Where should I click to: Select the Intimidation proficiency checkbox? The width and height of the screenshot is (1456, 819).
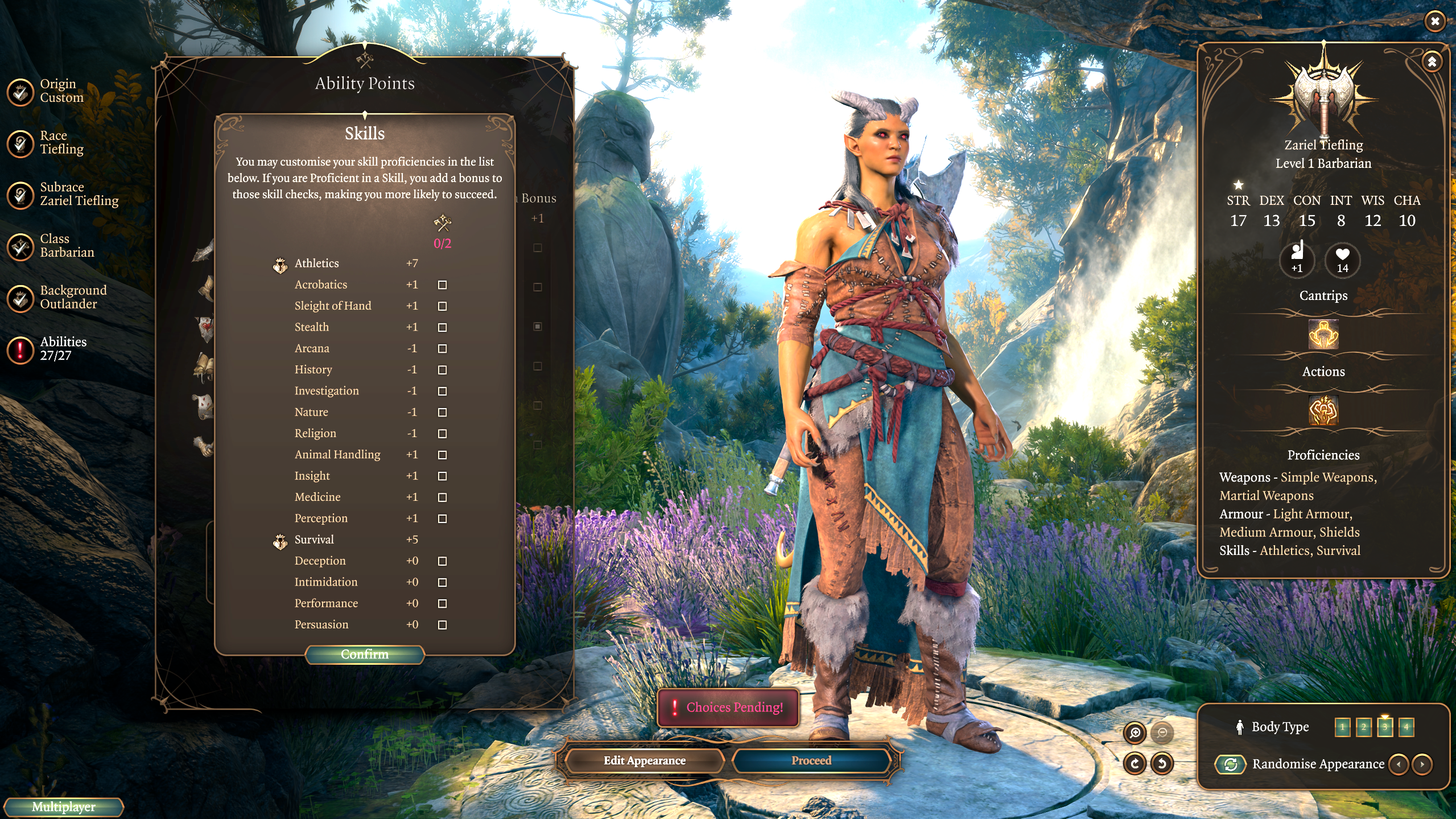click(x=442, y=582)
